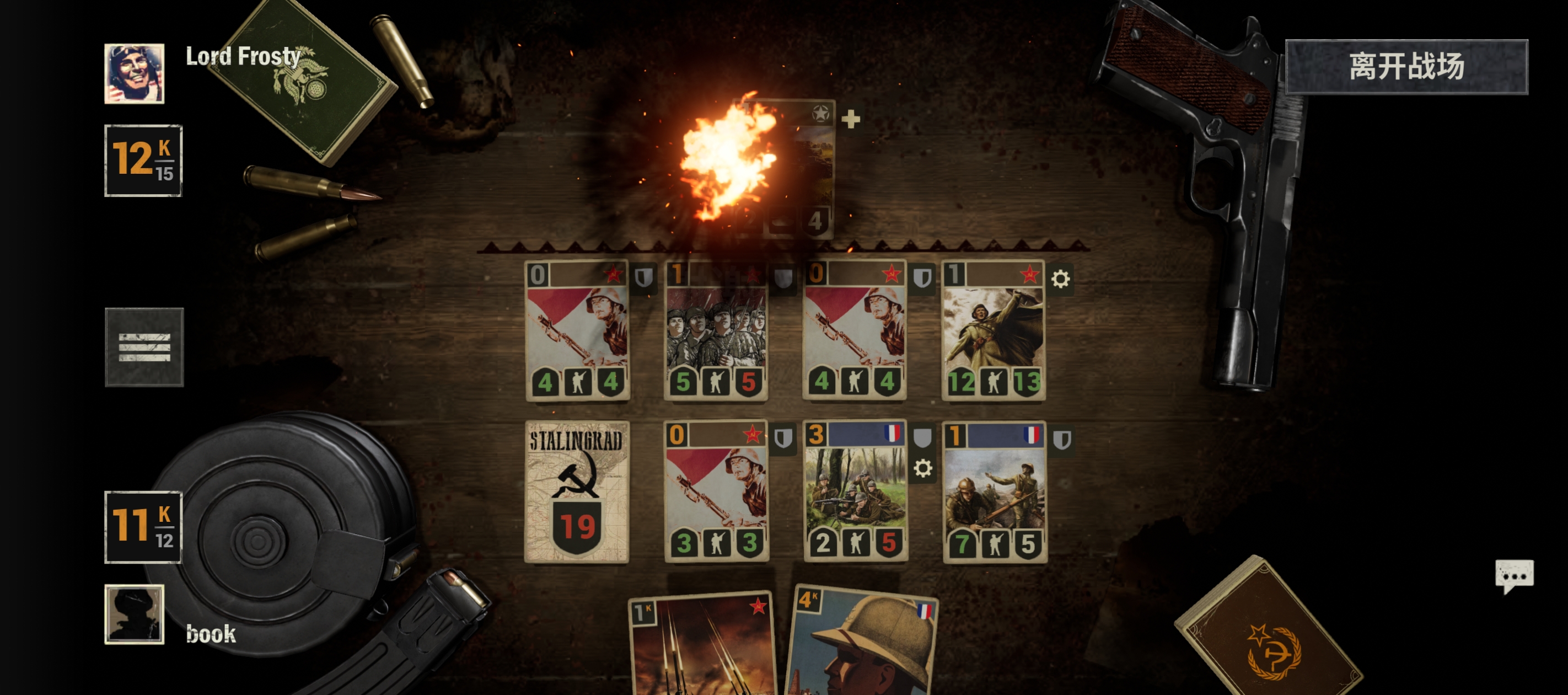This screenshot has height=695, width=1568.
Task: Select player book's silhouette avatar
Action: tap(135, 614)
